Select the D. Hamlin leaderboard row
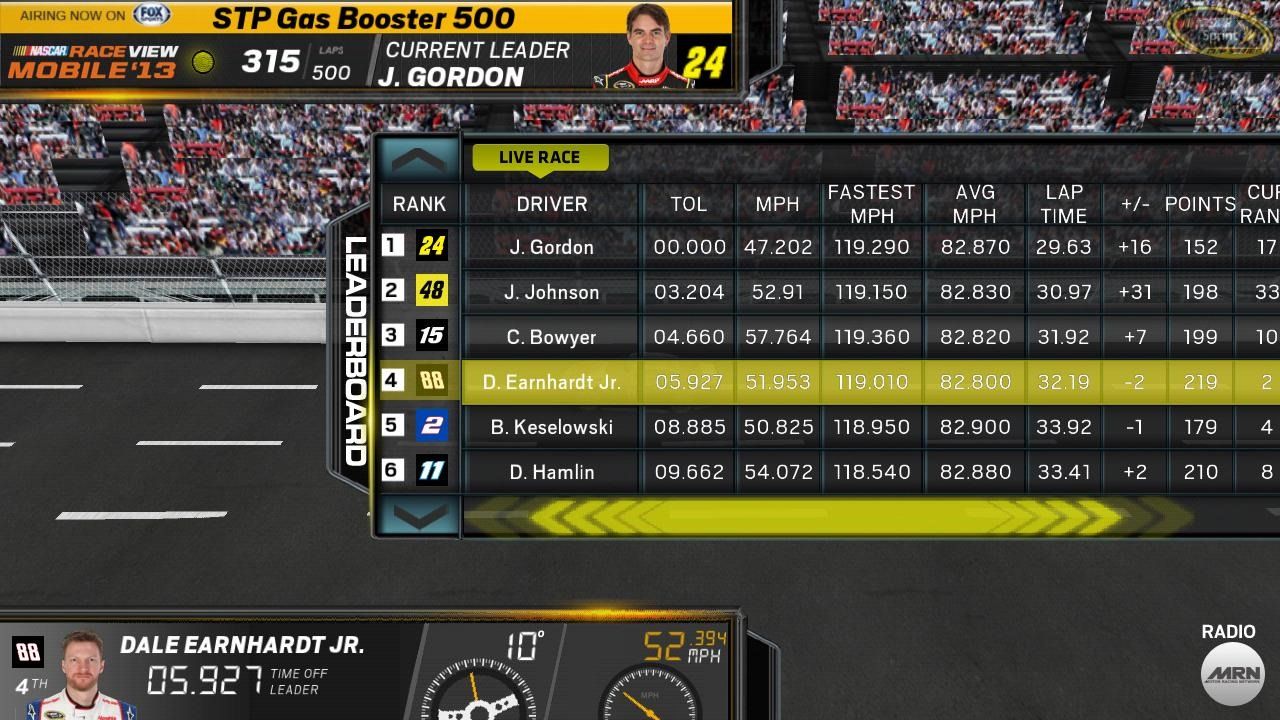The image size is (1280, 720). tap(550, 471)
